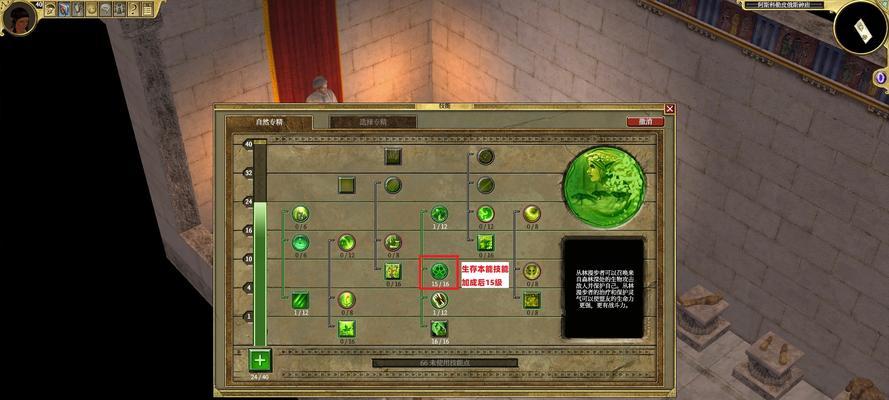Open the 选择专精 second mastery tab
Viewport: 889px width, 400px height.
coord(372,122)
